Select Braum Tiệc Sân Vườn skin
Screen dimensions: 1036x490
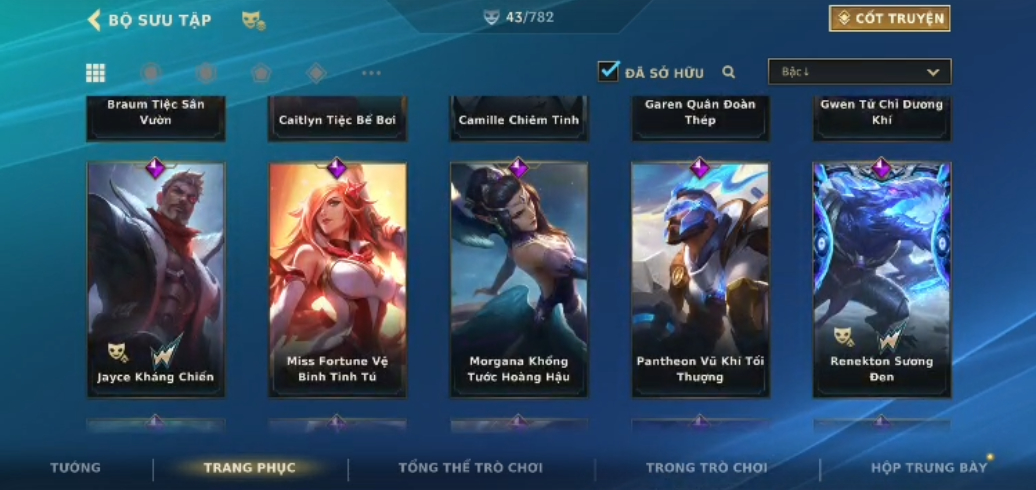pos(156,116)
